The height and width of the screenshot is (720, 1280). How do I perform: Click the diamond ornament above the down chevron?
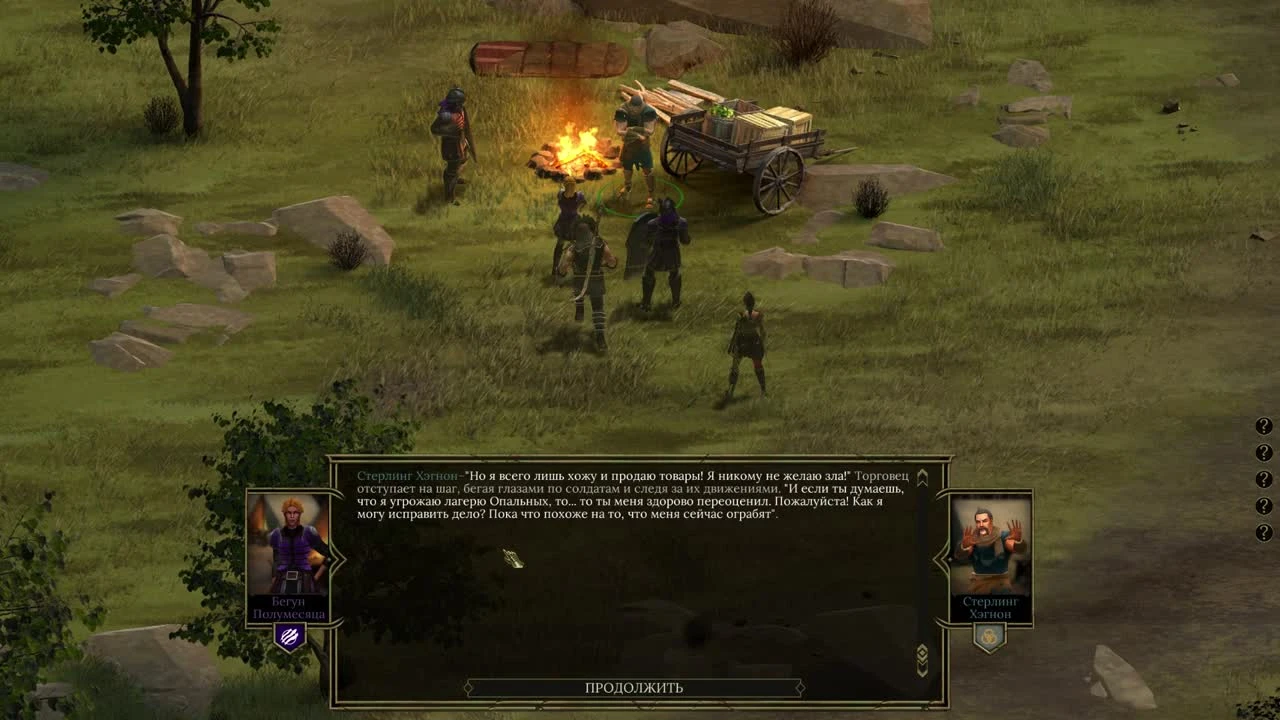pos(920,650)
